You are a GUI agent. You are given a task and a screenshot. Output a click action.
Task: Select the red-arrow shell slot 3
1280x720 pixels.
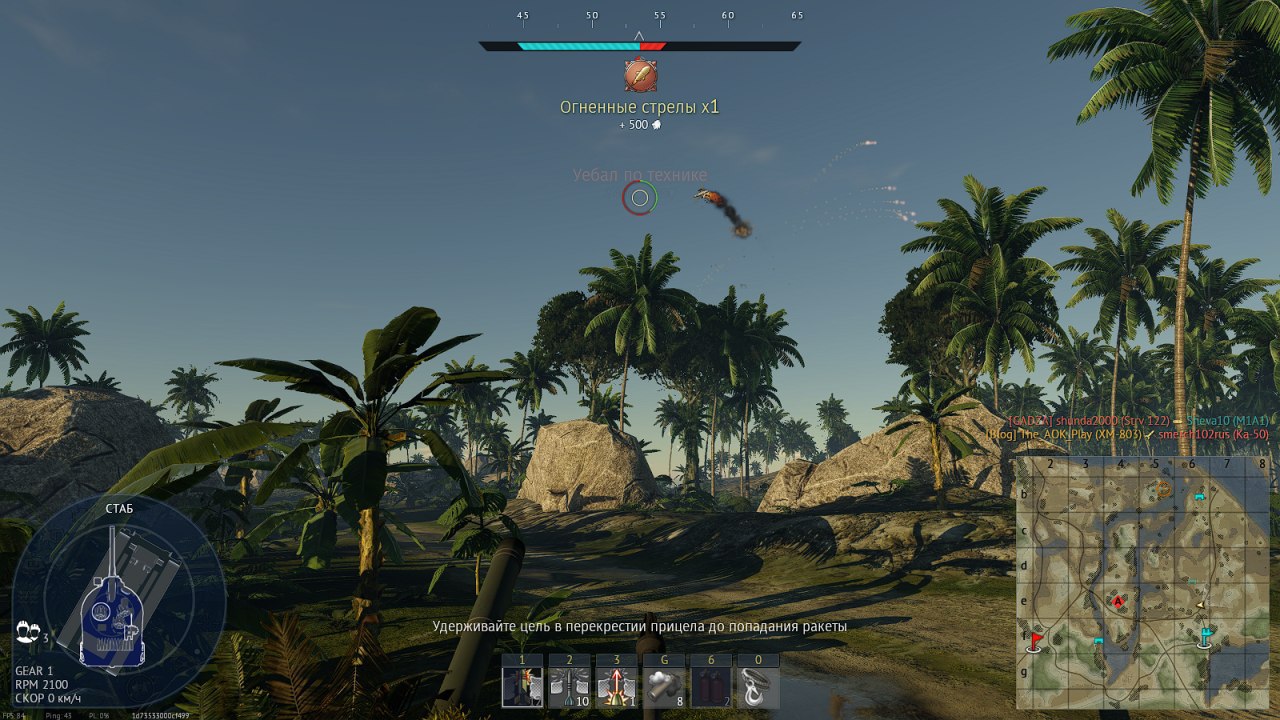pos(617,687)
